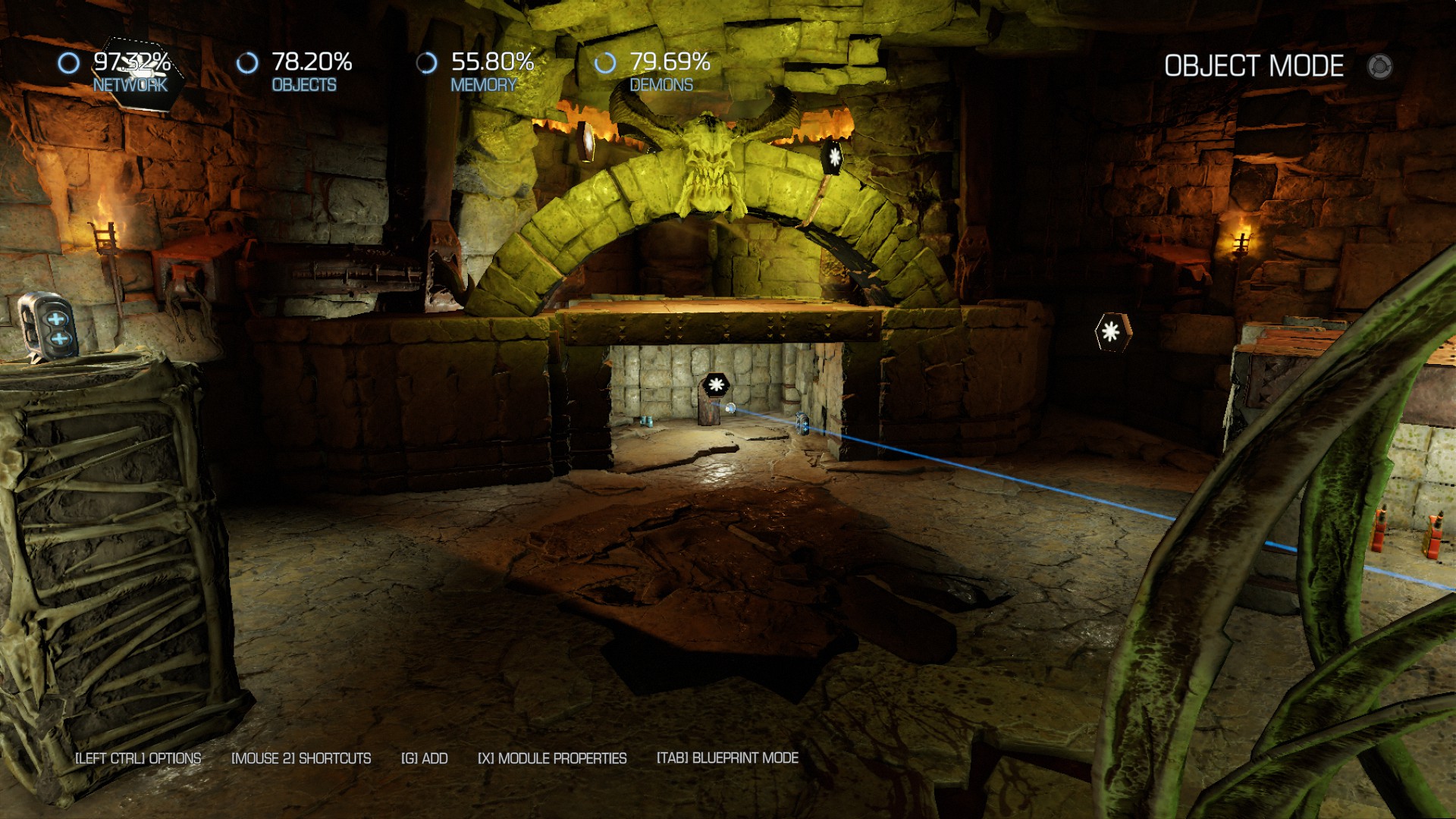Select the hexagon node marker on the skull arch
Screen dimensions: 1456x819
833,158
